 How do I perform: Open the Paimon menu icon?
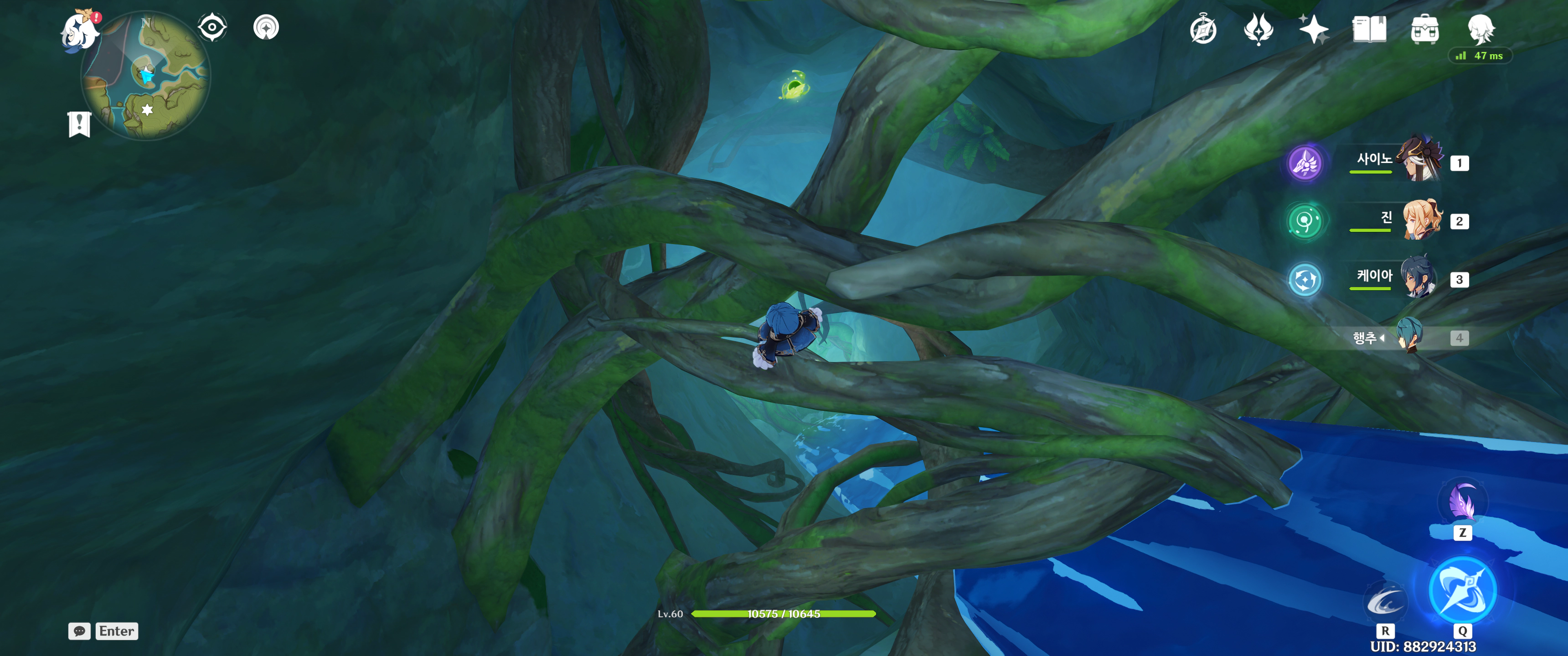pos(80,31)
